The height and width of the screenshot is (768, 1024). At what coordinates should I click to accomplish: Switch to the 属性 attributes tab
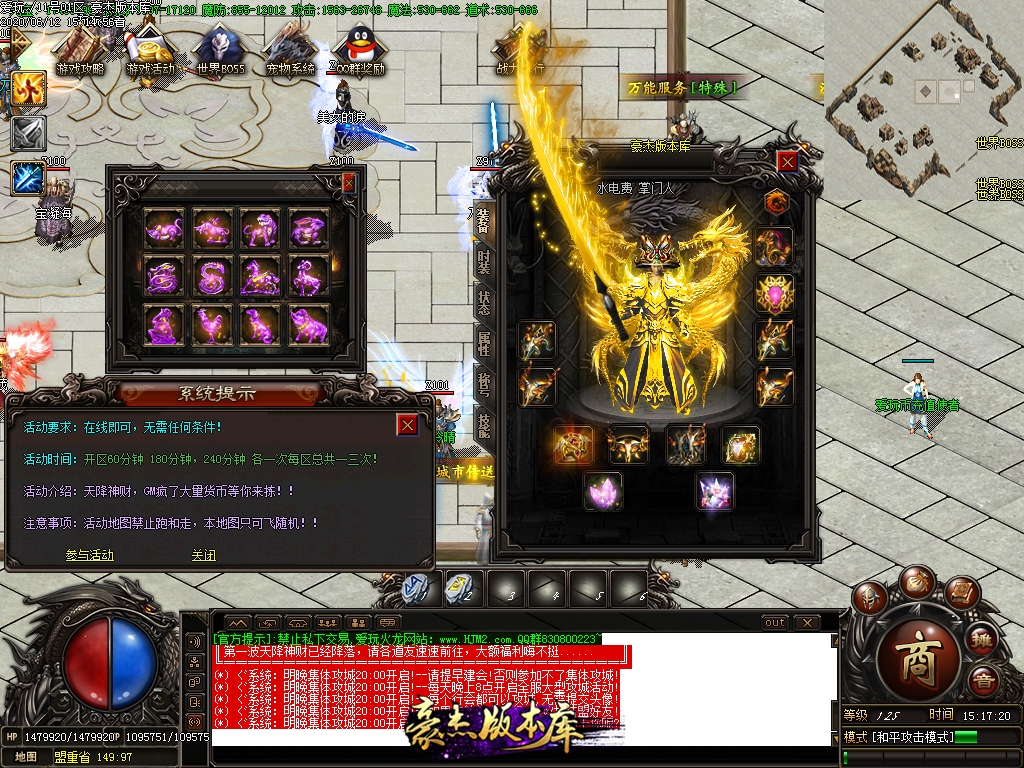pyautogui.click(x=483, y=345)
